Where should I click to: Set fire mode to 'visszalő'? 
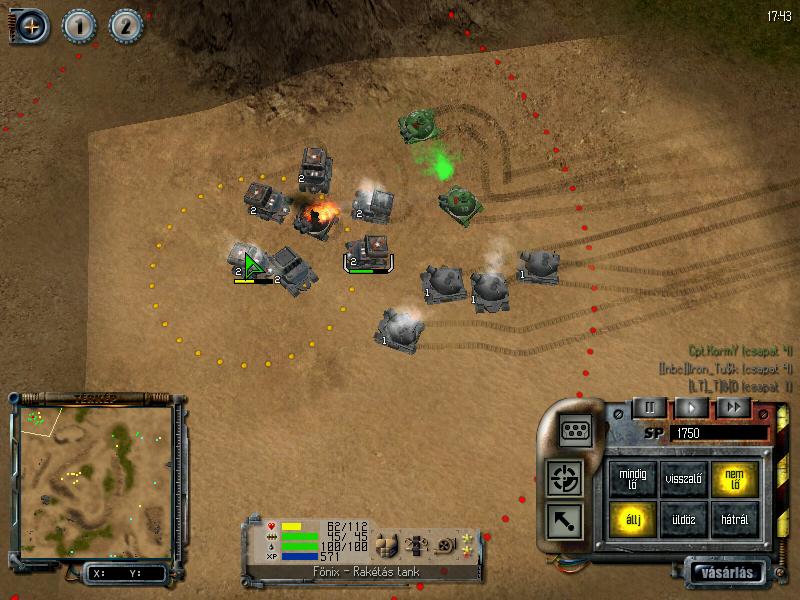pyautogui.click(x=684, y=478)
